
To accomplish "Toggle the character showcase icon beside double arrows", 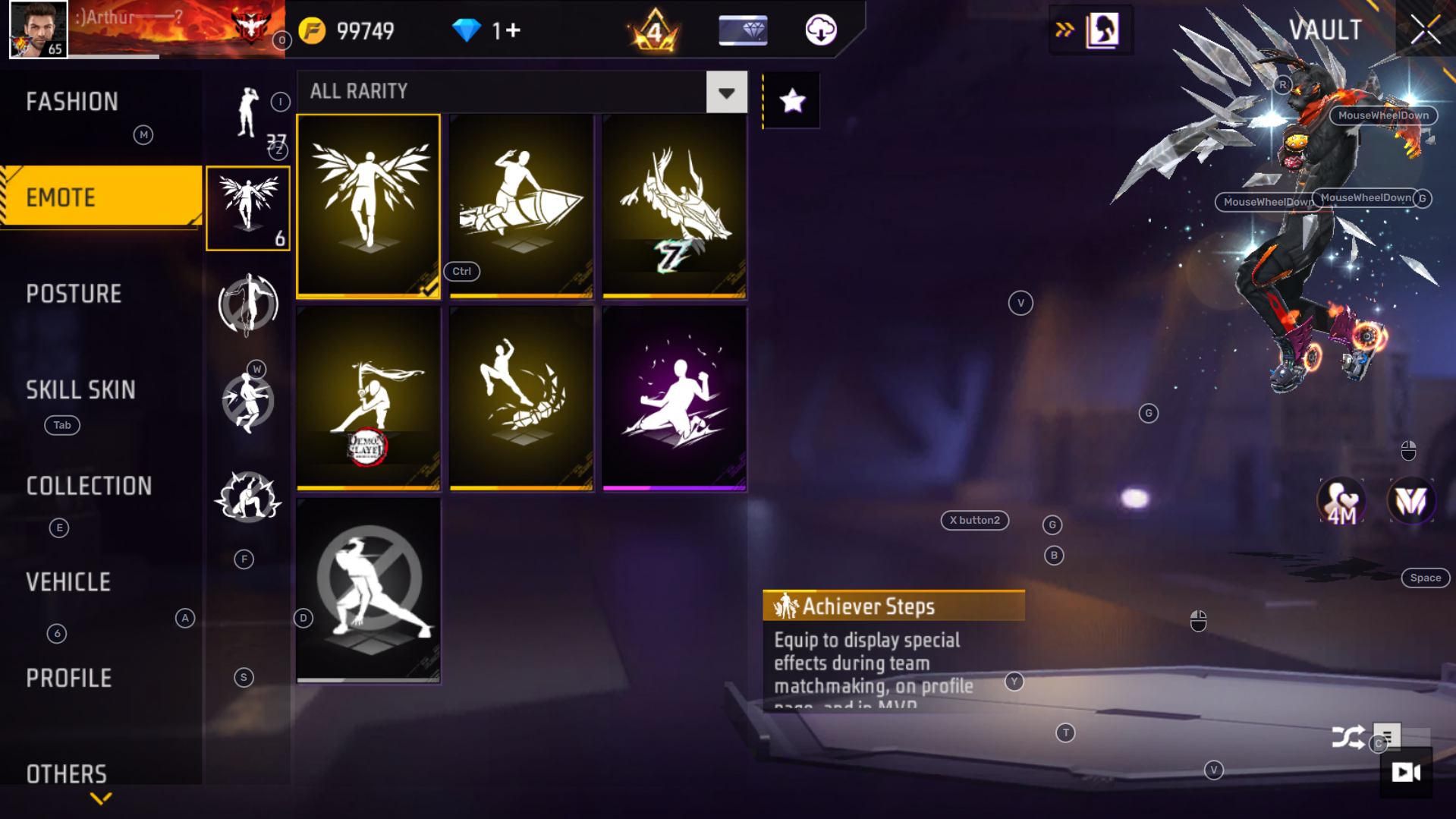I will click(x=1107, y=30).
